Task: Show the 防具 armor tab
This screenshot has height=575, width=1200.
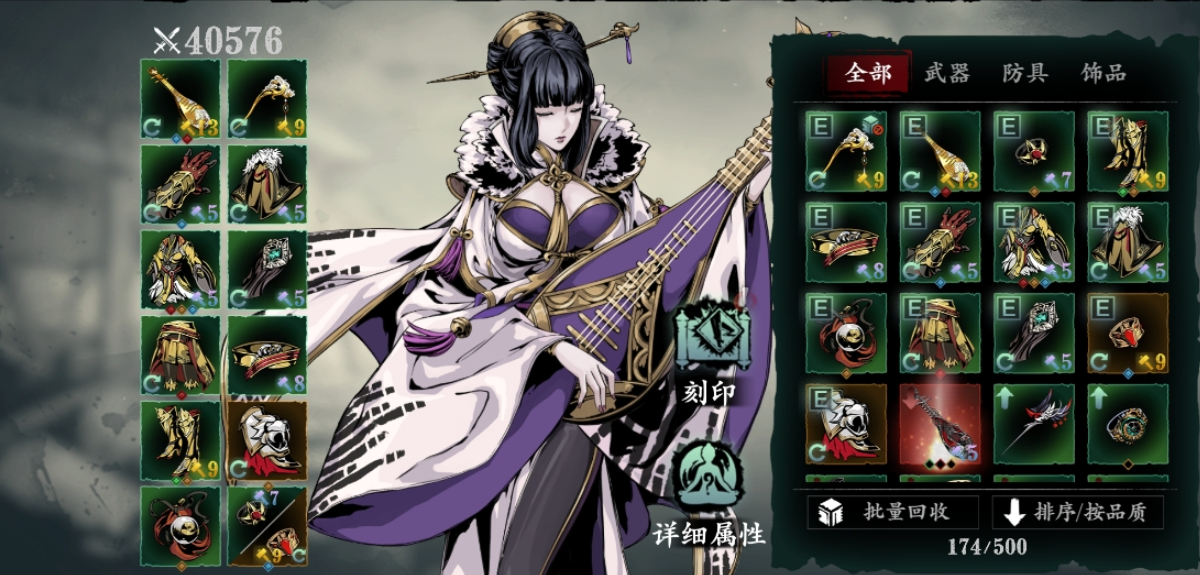Action: (1025, 73)
